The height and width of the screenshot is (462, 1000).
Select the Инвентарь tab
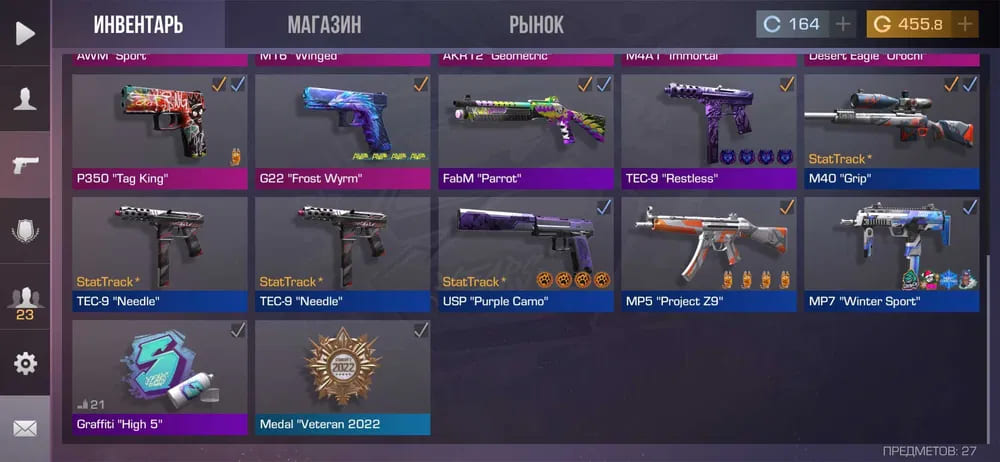[138, 24]
